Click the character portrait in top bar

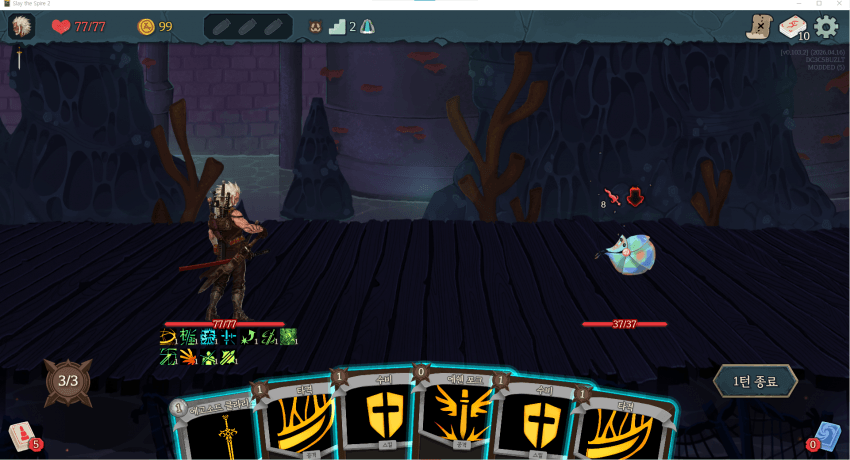[x=21, y=27]
